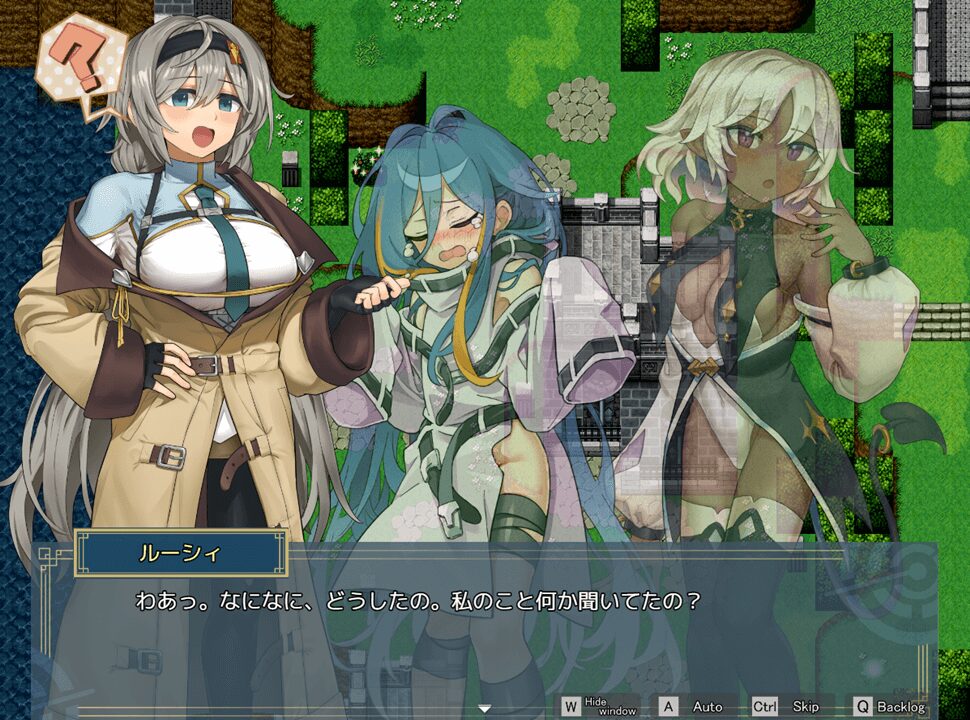Image resolution: width=970 pixels, height=720 pixels.
Task: Open the Backlog
Action: coord(889,706)
